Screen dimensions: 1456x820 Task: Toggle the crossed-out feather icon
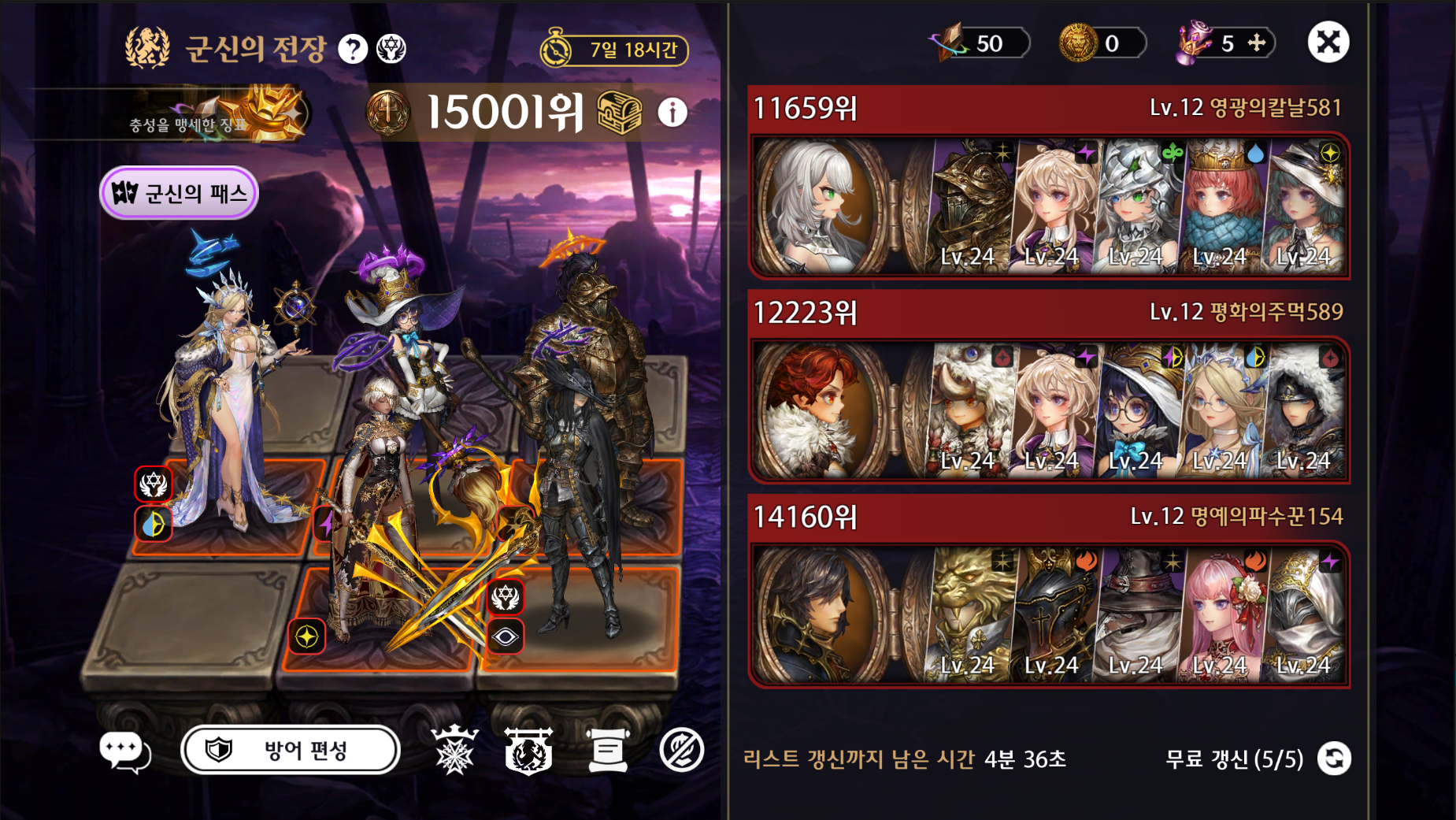(681, 750)
